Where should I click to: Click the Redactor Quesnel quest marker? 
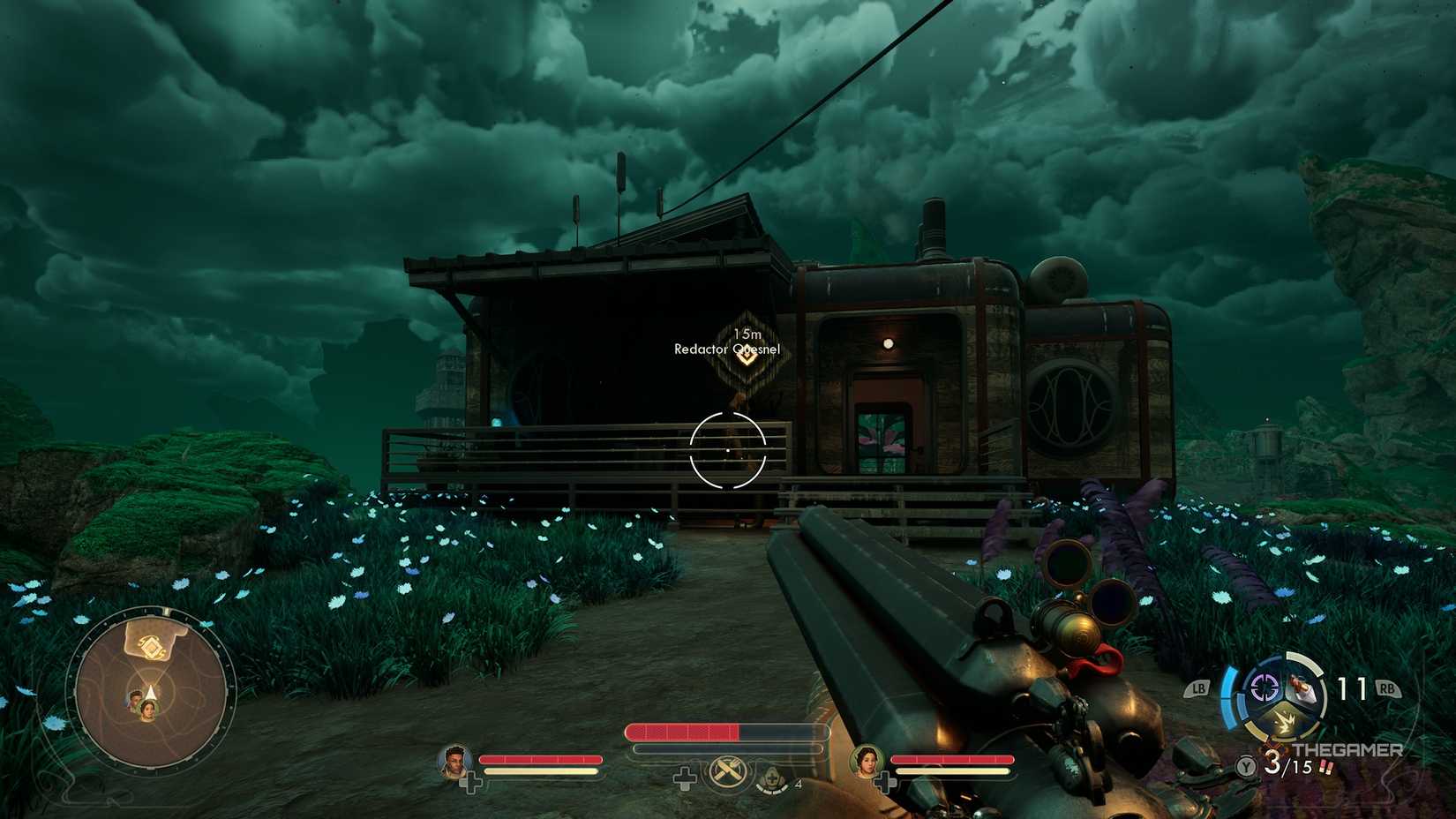(746, 353)
